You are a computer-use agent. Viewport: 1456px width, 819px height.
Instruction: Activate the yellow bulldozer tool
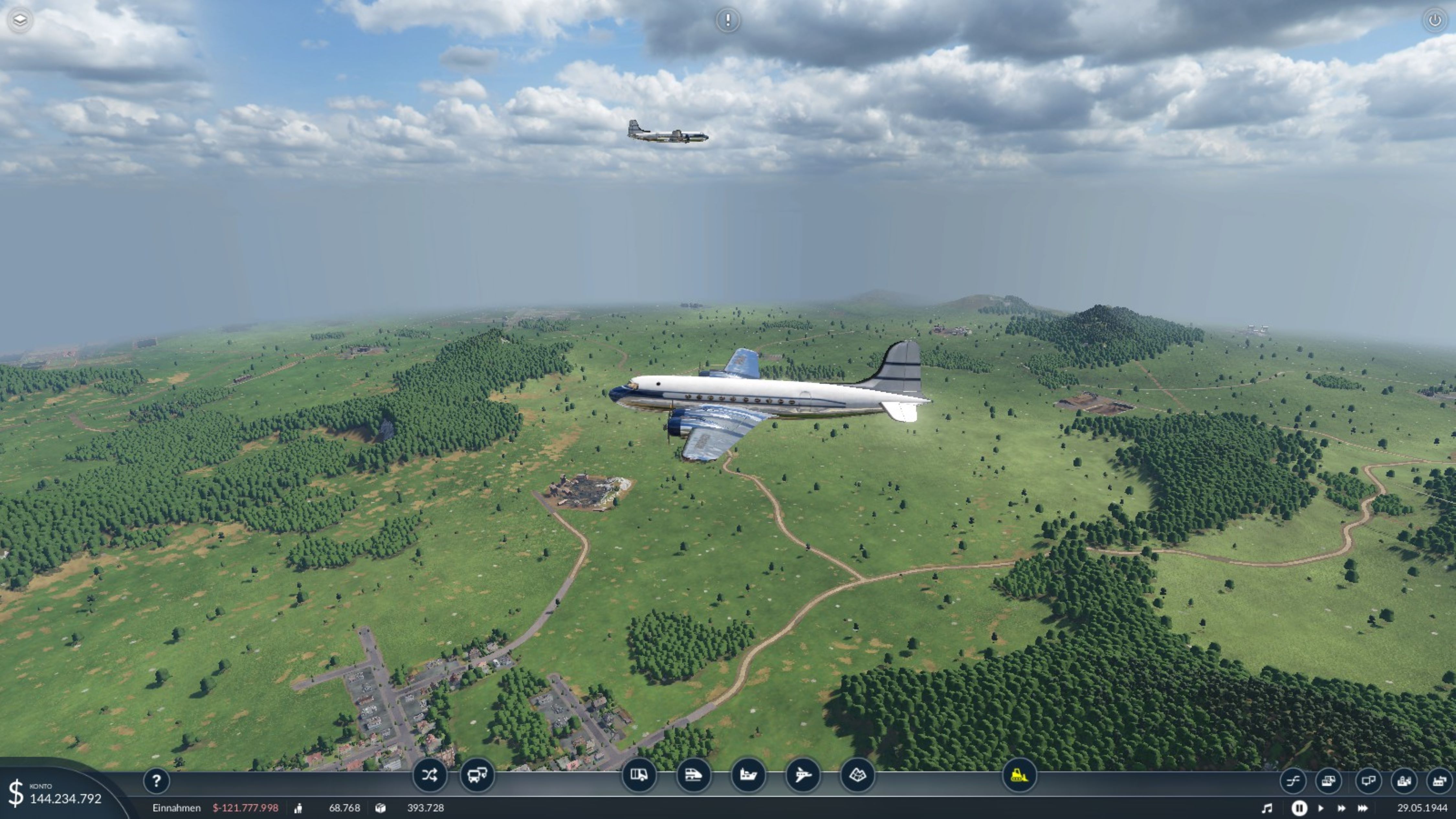[1019, 775]
